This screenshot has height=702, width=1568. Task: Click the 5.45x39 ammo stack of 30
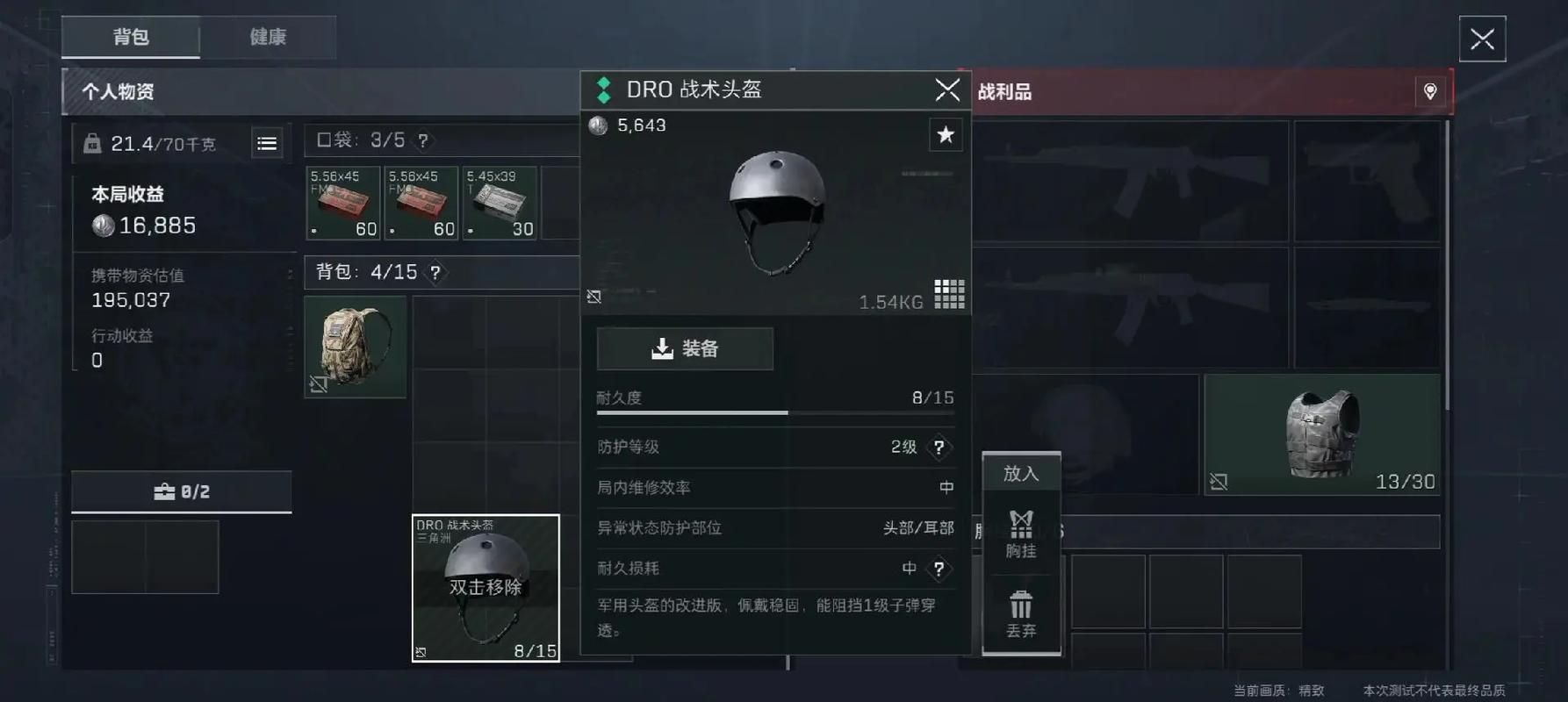click(x=500, y=202)
